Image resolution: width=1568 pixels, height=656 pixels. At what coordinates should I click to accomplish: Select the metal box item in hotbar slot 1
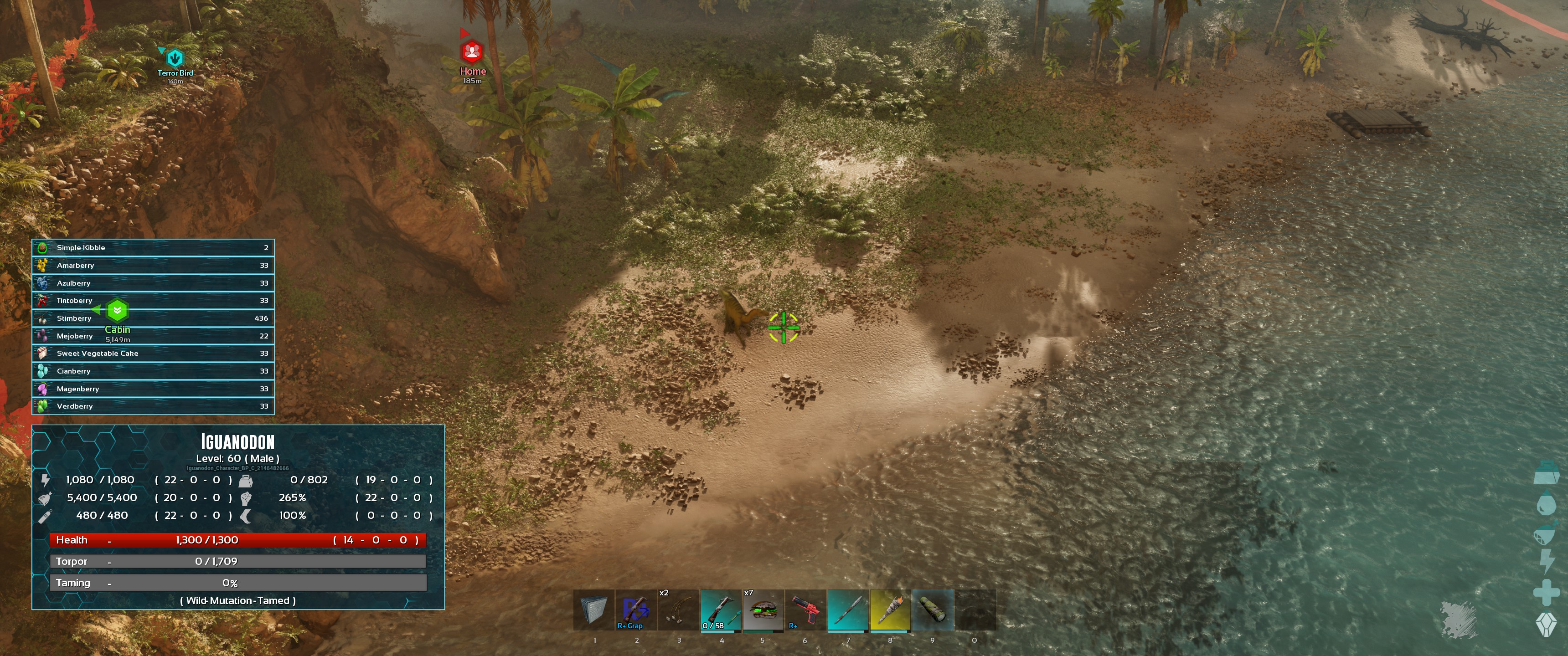coord(593,610)
